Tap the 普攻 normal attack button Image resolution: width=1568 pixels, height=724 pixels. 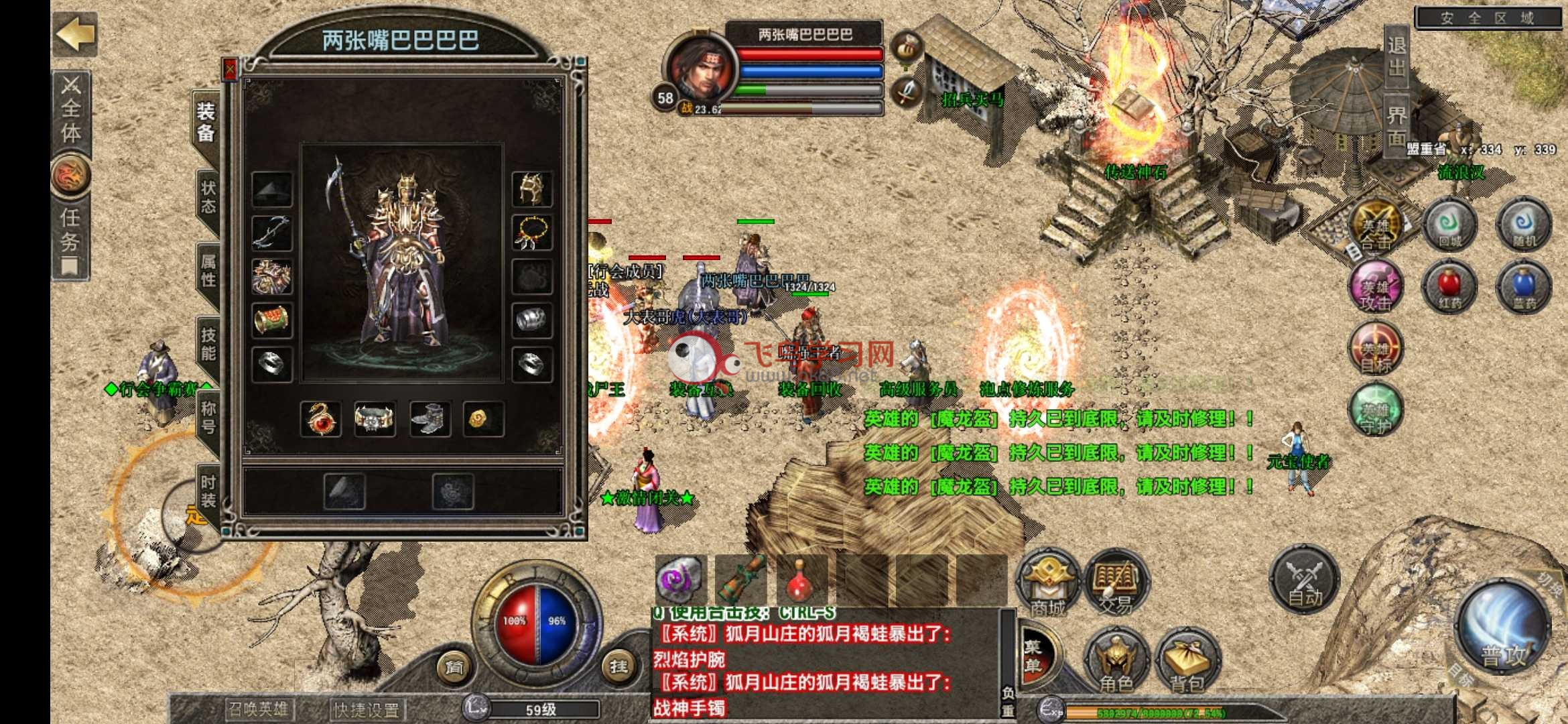(x=1503, y=627)
